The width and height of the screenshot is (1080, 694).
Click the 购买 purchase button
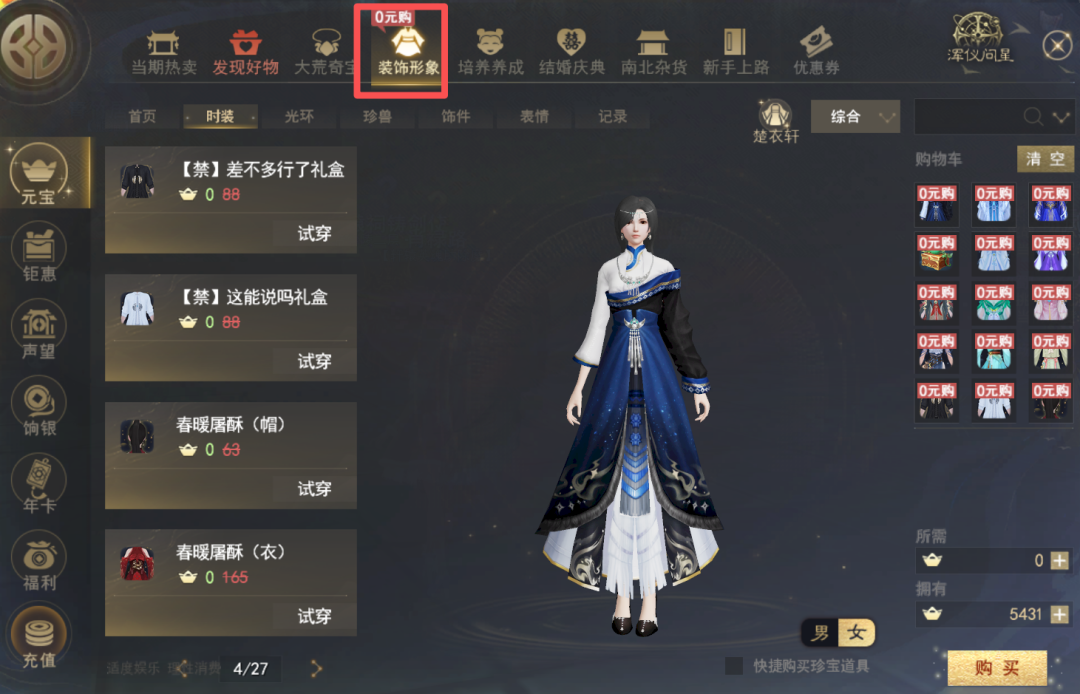click(x=997, y=668)
